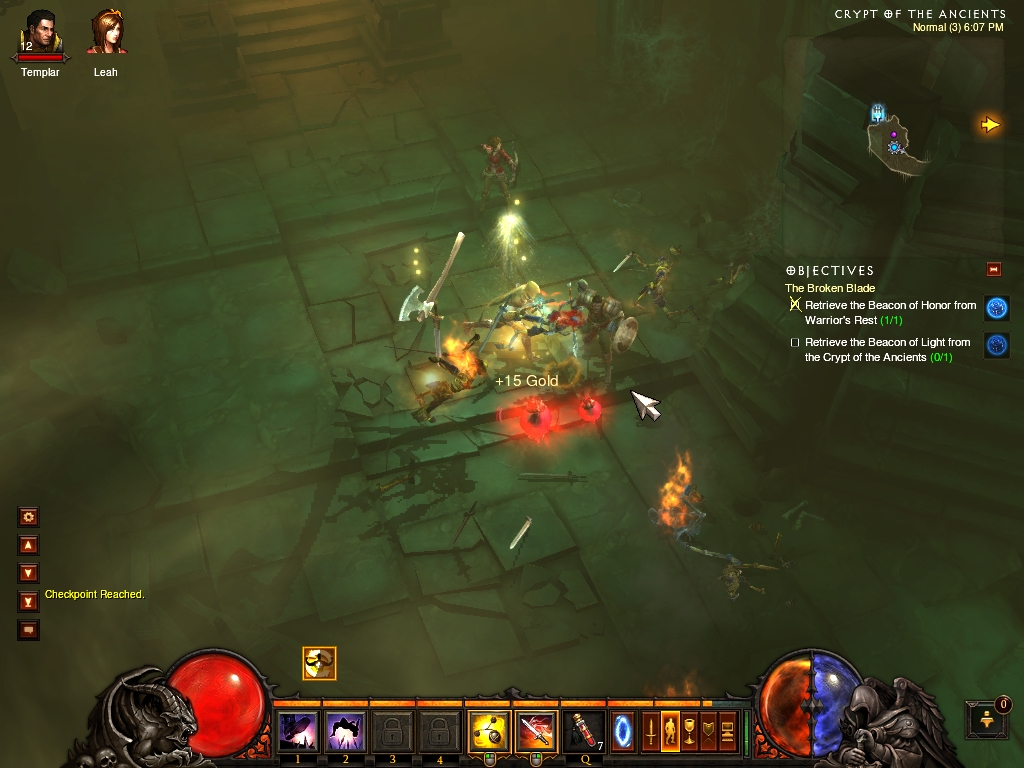The width and height of the screenshot is (1024, 768).
Task: Open the minimap of Crypt of the Ancients
Action: pyautogui.click(x=894, y=139)
